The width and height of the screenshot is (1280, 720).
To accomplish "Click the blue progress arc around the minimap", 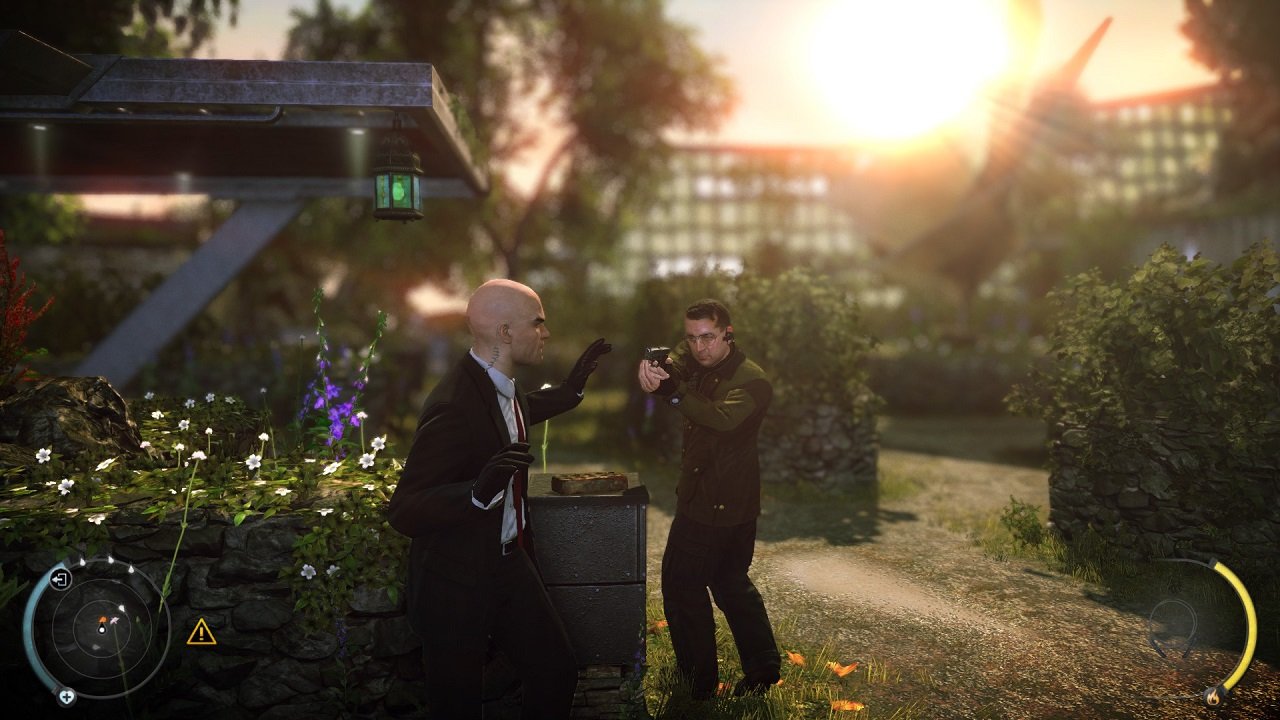I will [x=31, y=627].
